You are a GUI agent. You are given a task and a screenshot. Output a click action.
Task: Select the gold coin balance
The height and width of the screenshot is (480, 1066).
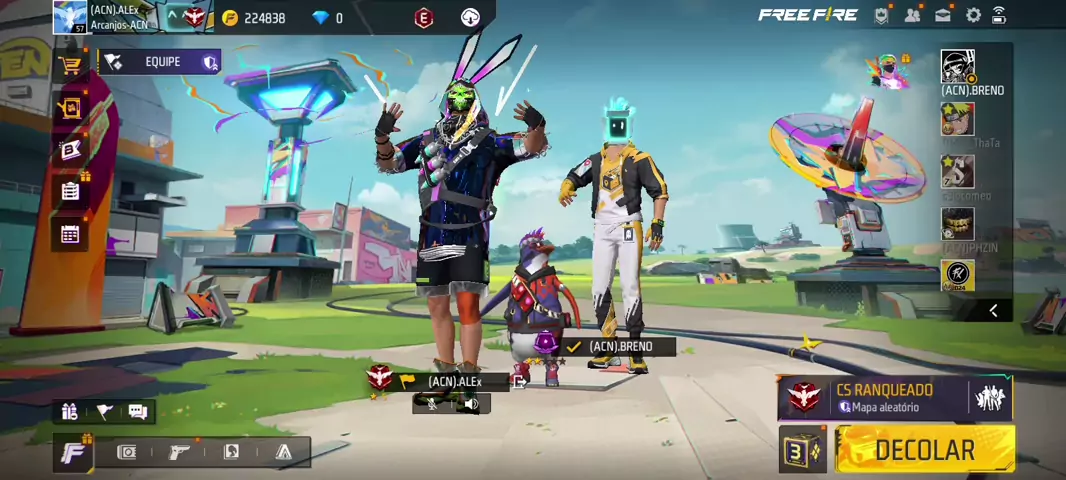254,18
